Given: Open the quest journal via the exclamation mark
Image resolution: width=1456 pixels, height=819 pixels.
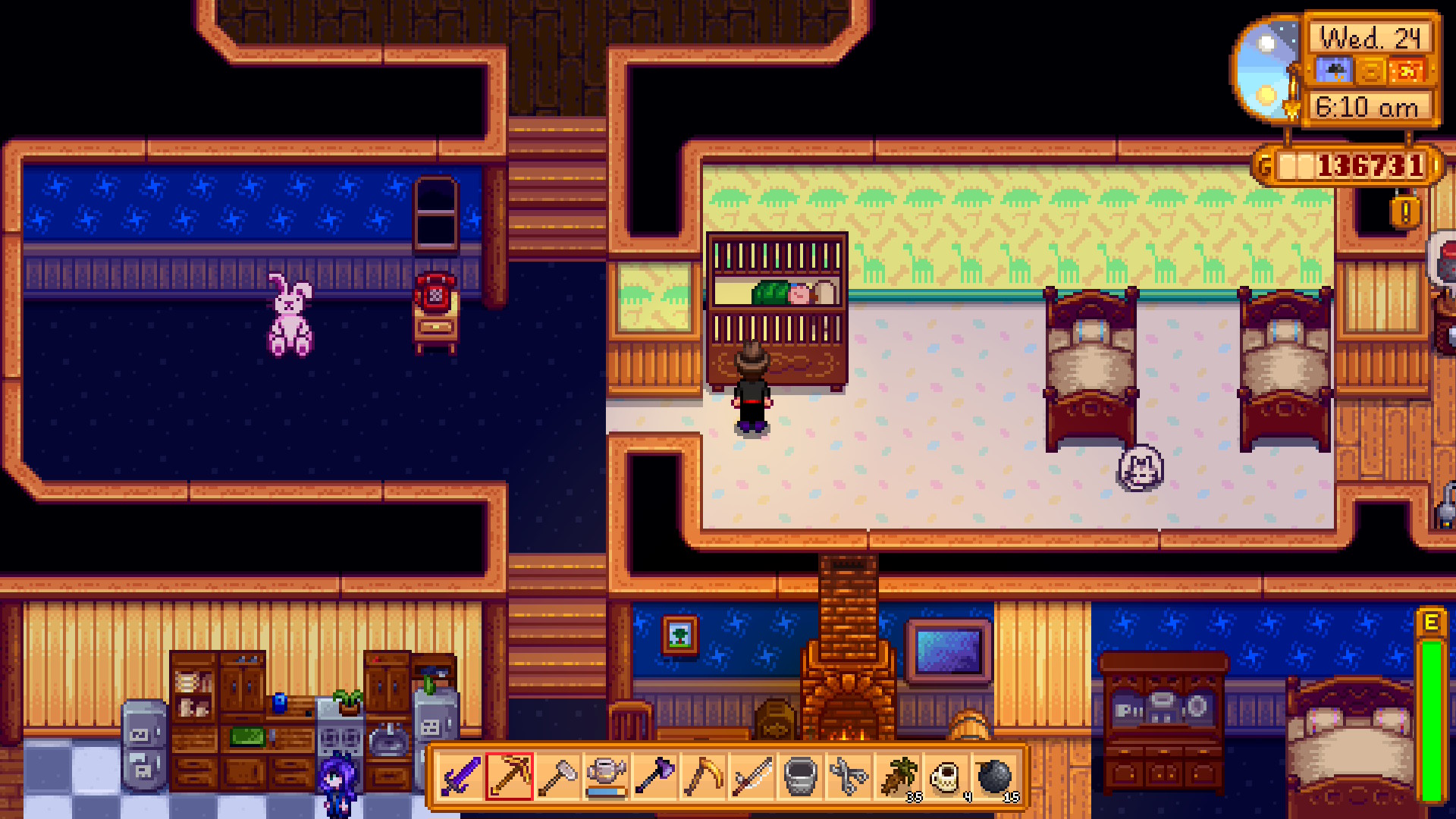Looking at the screenshot, I should click(x=1407, y=214).
